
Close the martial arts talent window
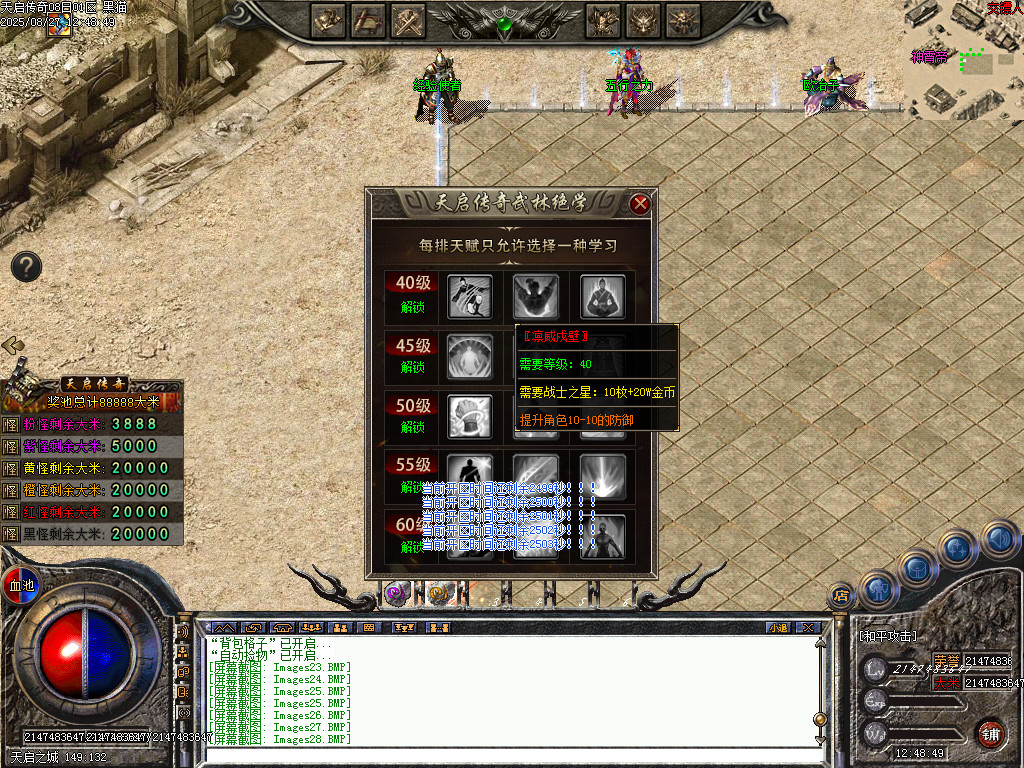640,204
